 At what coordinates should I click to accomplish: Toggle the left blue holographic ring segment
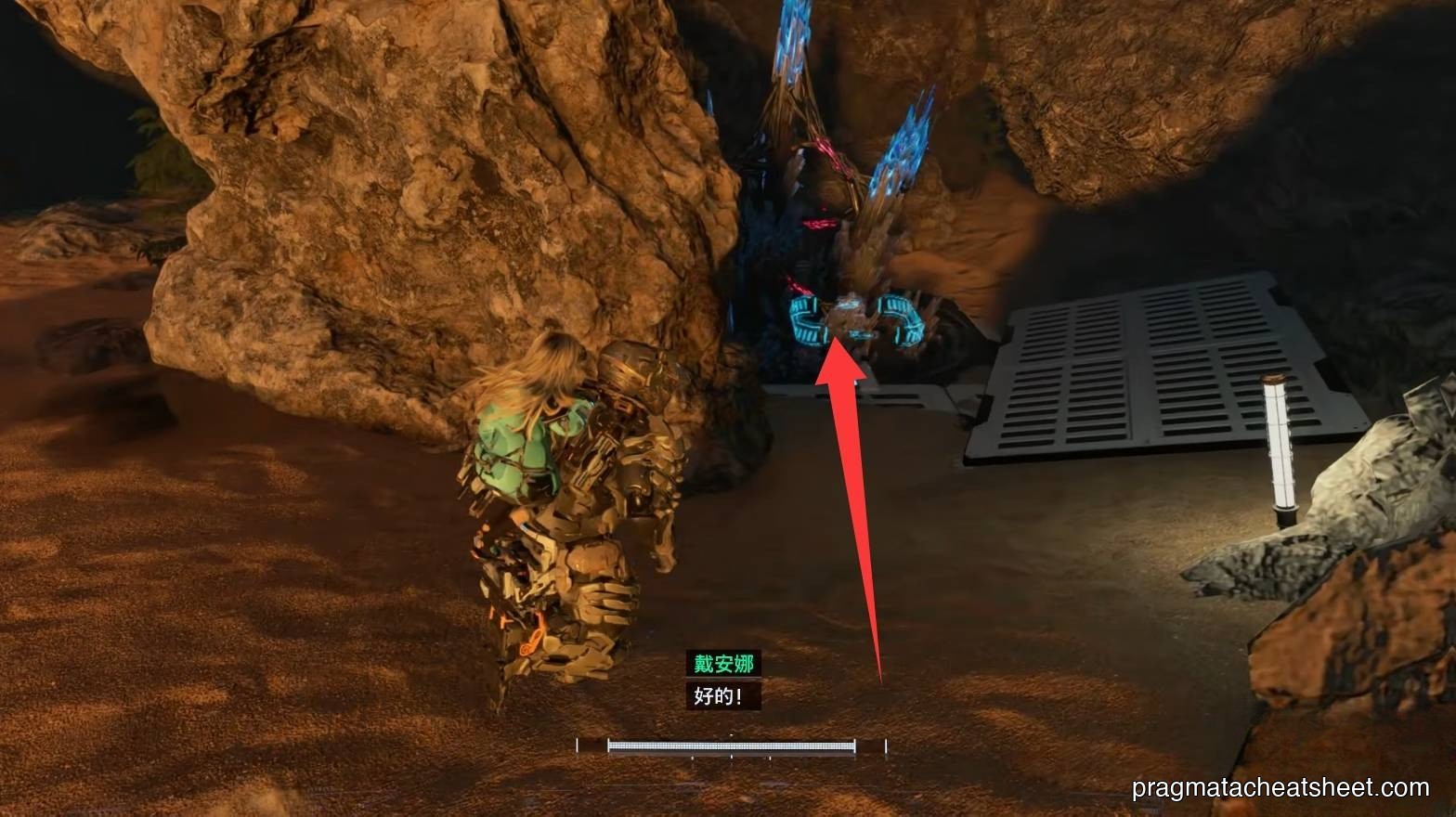[x=810, y=320]
